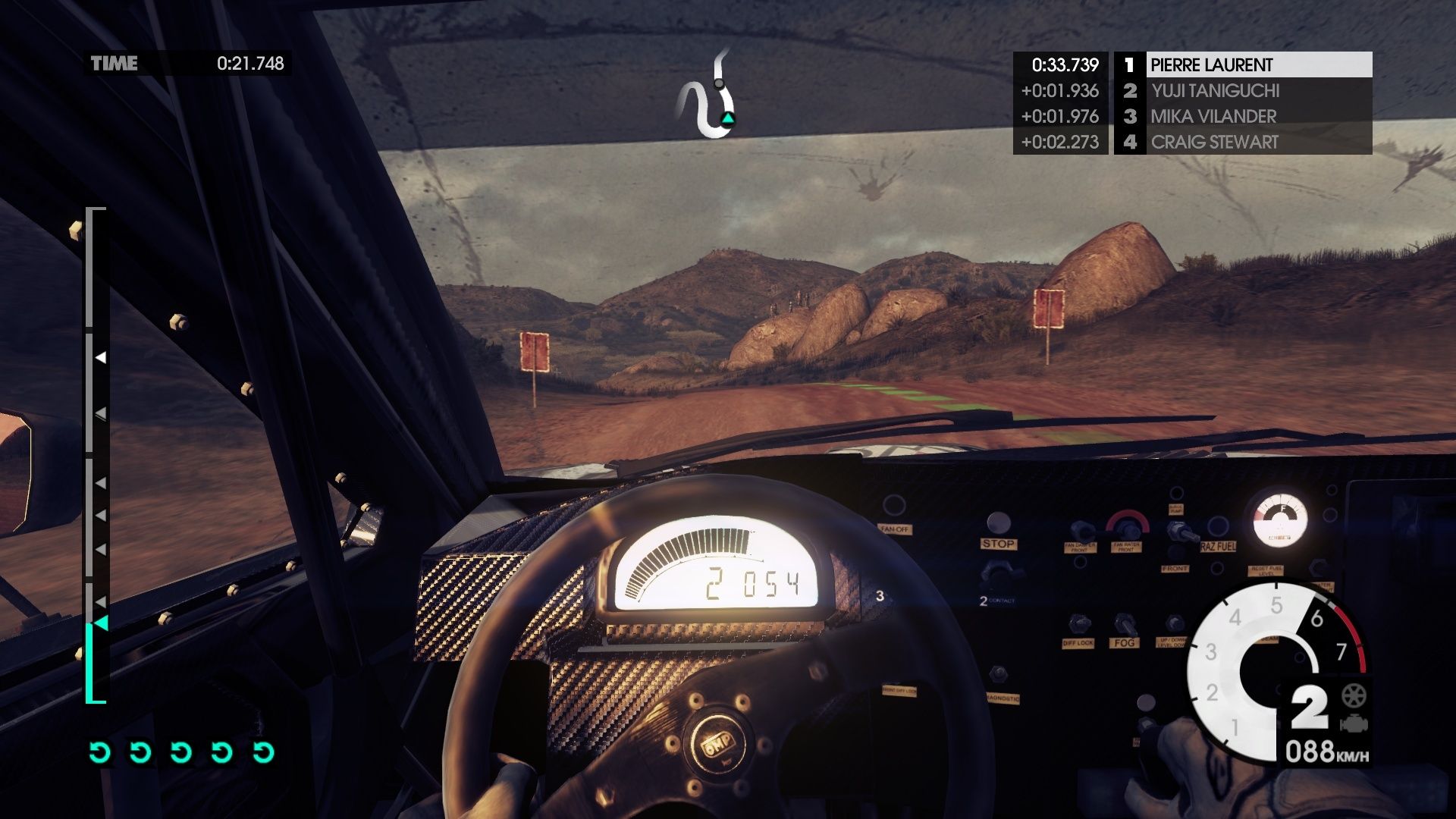1456x819 pixels.
Task: Click the cyan player marker on progress bar
Action: (x=100, y=623)
